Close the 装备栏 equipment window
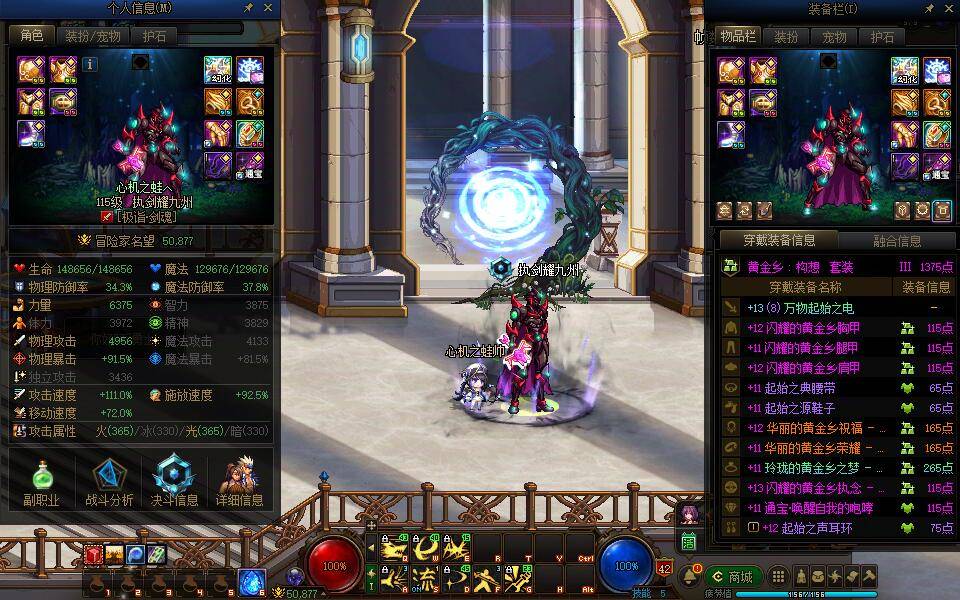The width and height of the screenshot is (960, 600). [x=950, y=8]
